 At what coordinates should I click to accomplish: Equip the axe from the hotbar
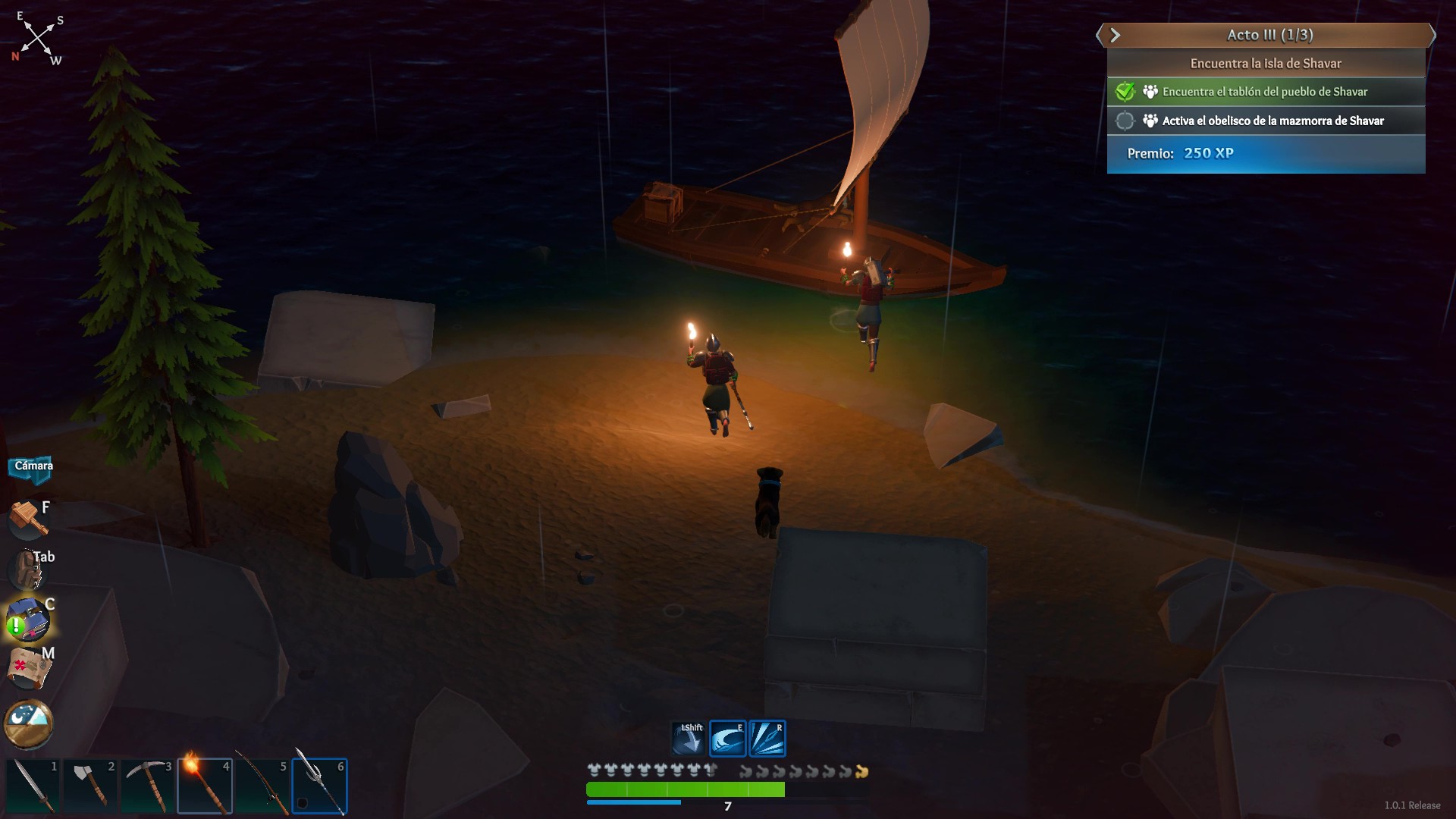pyautogui.click(x=90, y=786)
